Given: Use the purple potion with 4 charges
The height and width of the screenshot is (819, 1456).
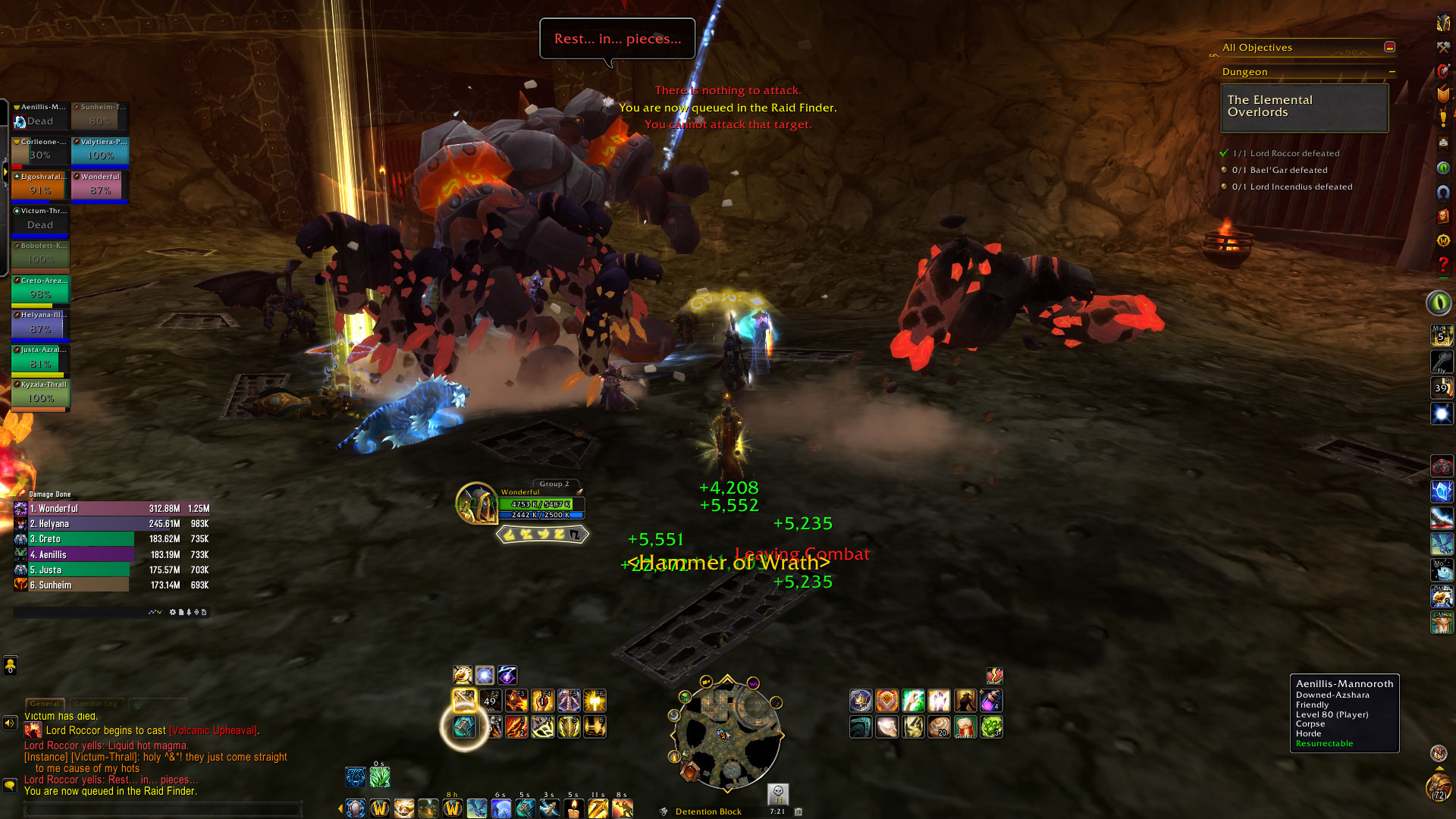Looking at the screenshot, I should click(991, 701).
